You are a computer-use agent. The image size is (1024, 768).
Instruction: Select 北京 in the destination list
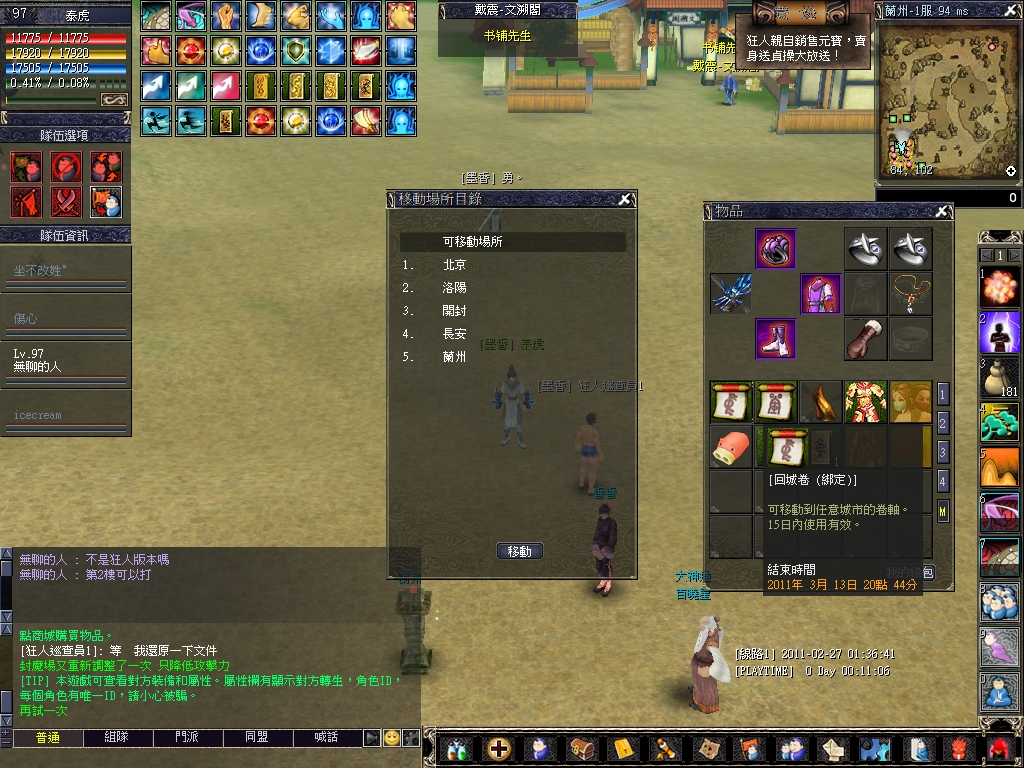click(x=454, y=266)
